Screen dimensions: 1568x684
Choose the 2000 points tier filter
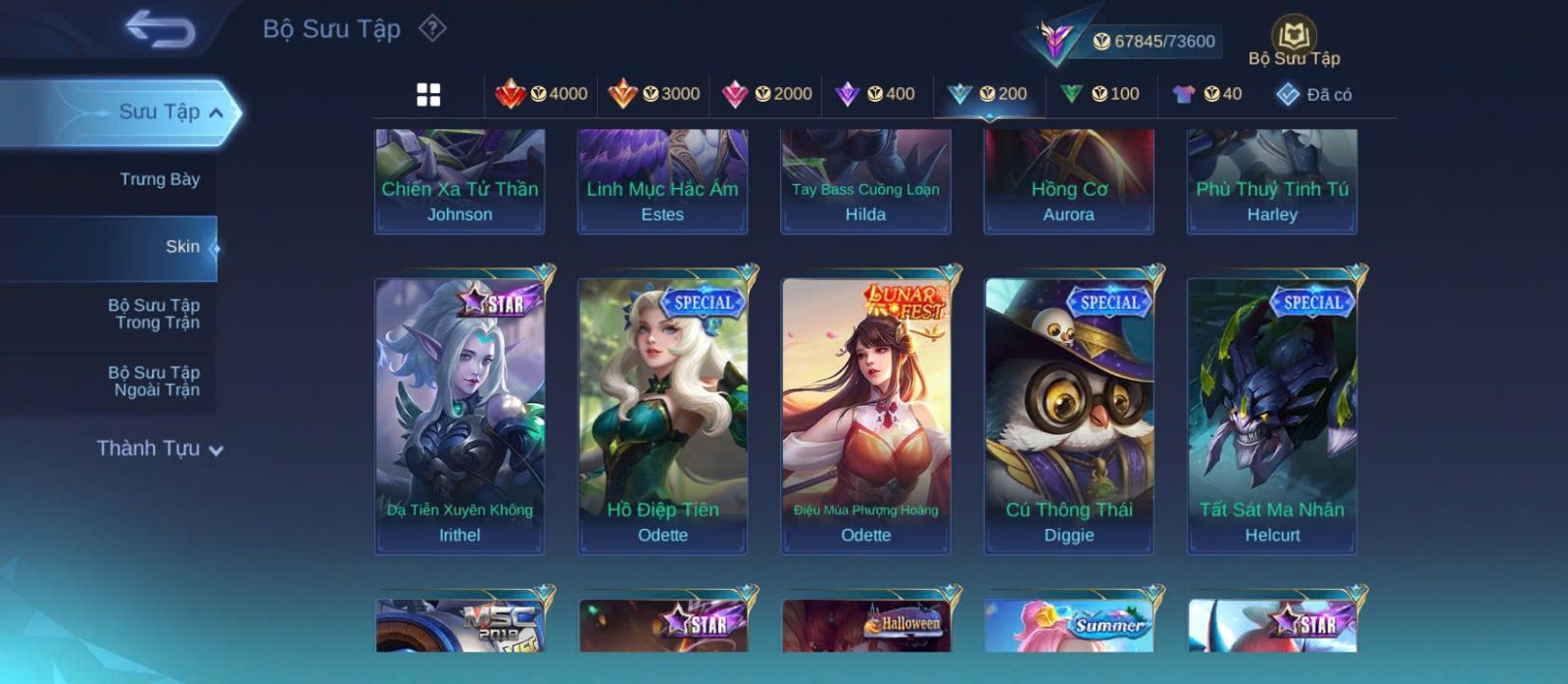pos(766,94)
